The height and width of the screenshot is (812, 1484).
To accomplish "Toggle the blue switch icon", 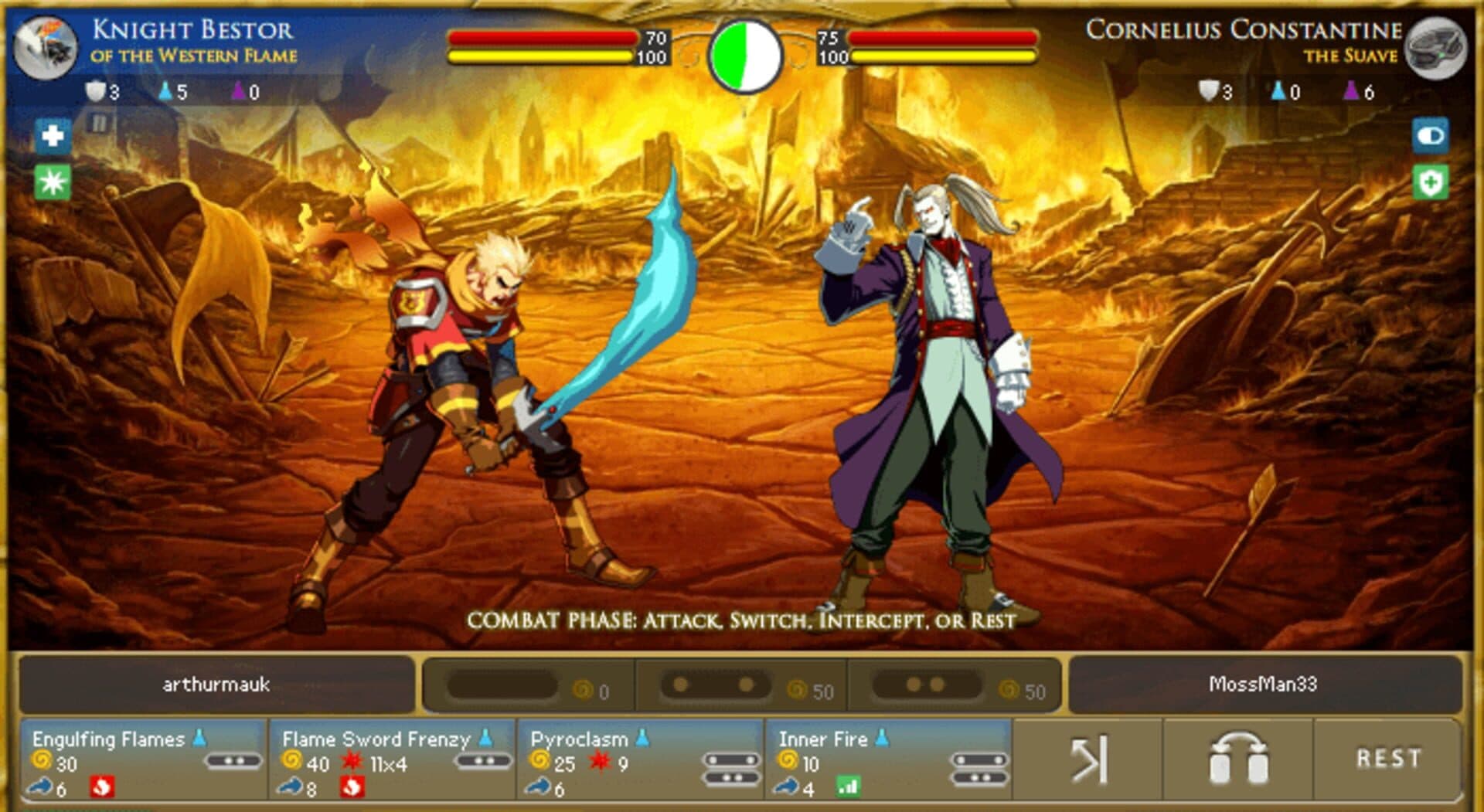I will (1430, 136).
